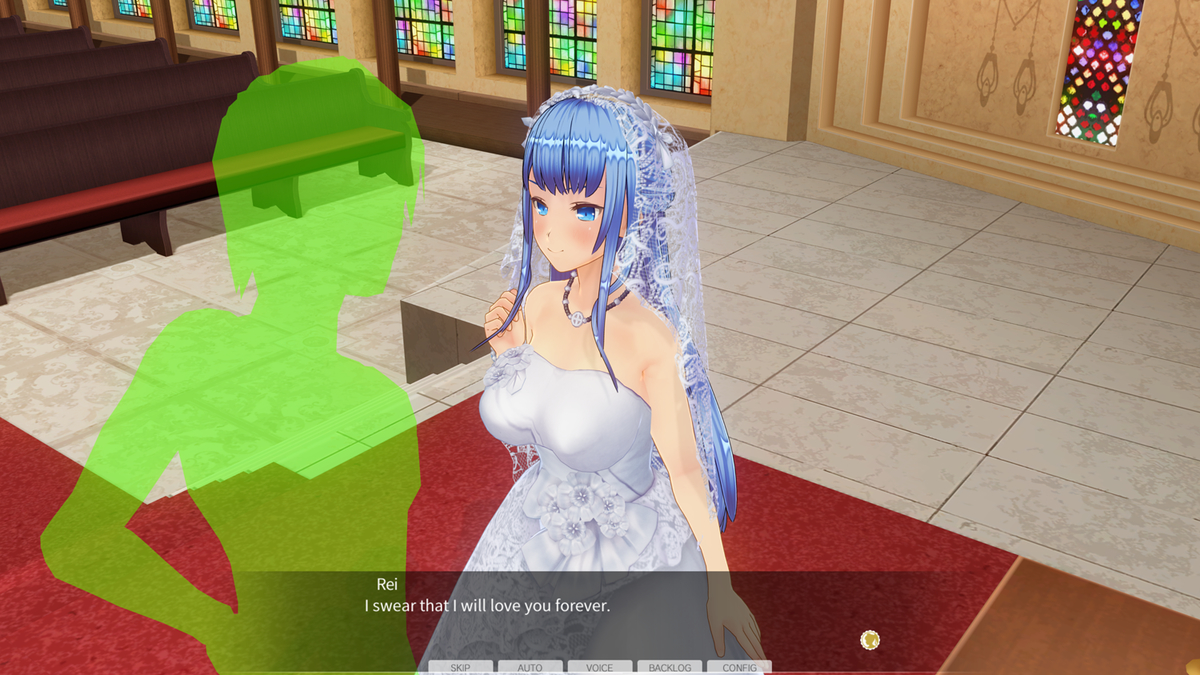Open the BACKLOG

tap(670, 667)
